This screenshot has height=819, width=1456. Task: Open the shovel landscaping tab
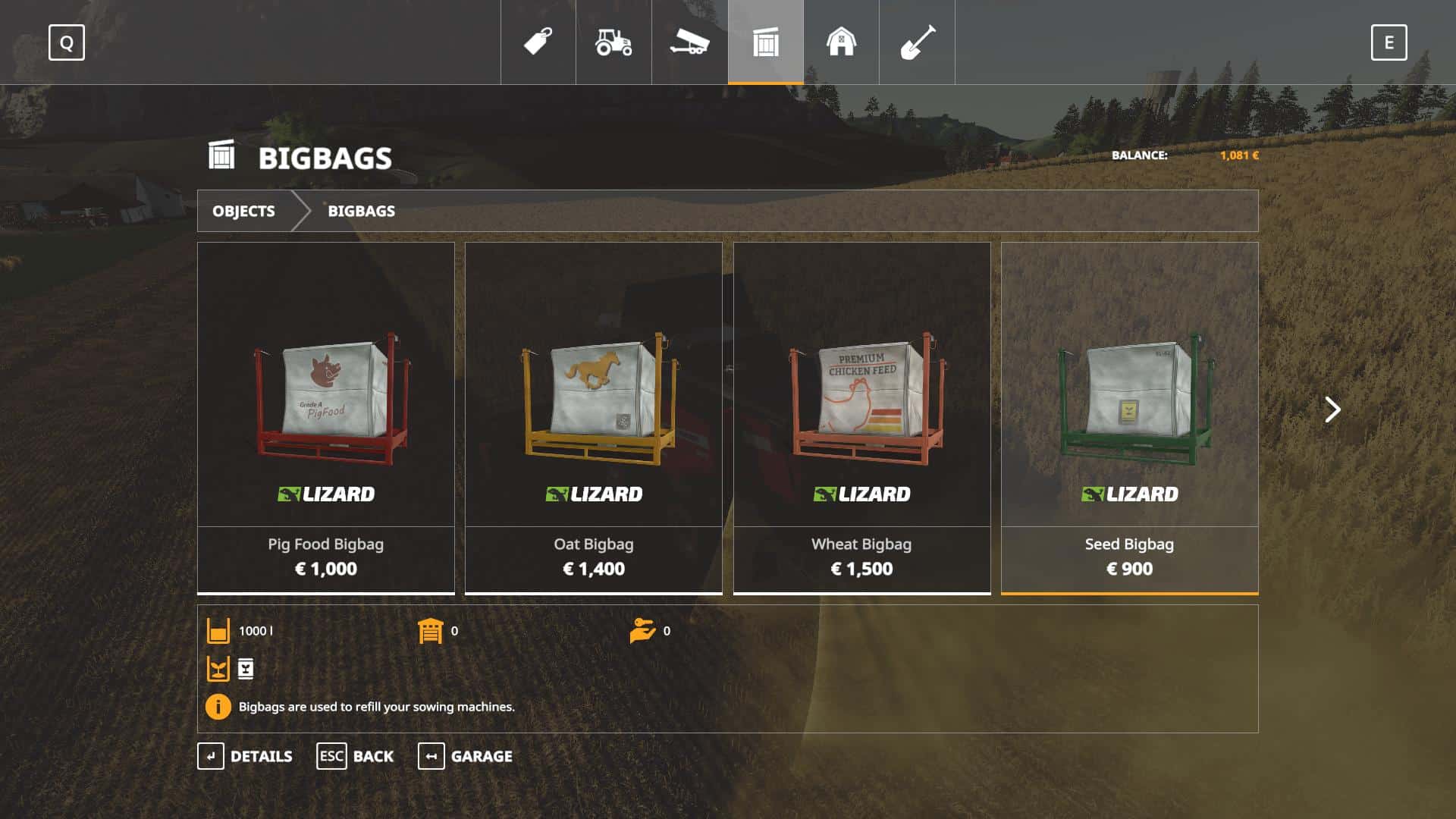point(917,42)
